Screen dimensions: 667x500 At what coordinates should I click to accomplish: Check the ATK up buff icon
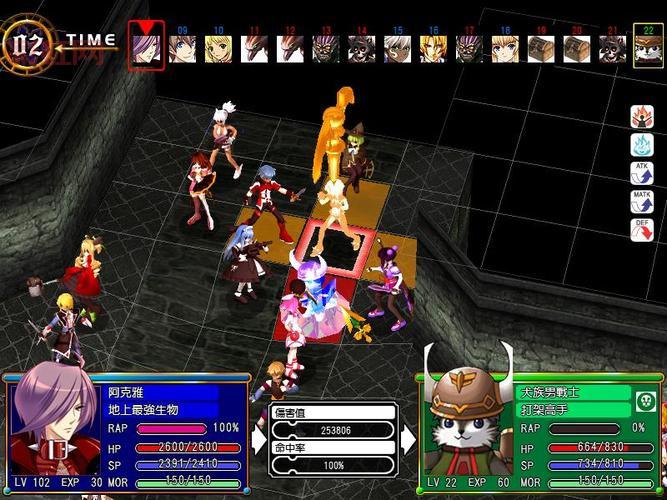tap(642, 173)
